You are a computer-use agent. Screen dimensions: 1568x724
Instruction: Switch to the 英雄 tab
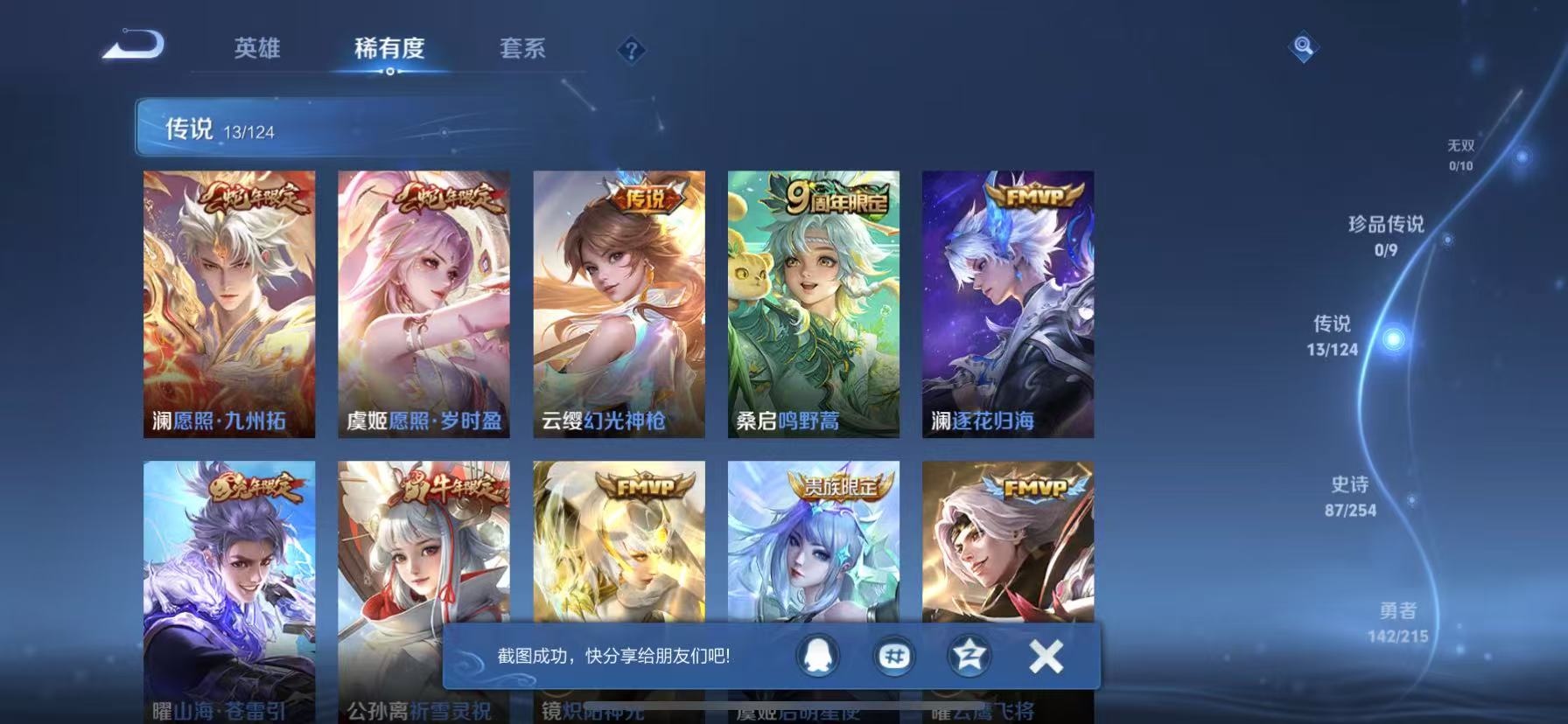(x=255, y=50)
